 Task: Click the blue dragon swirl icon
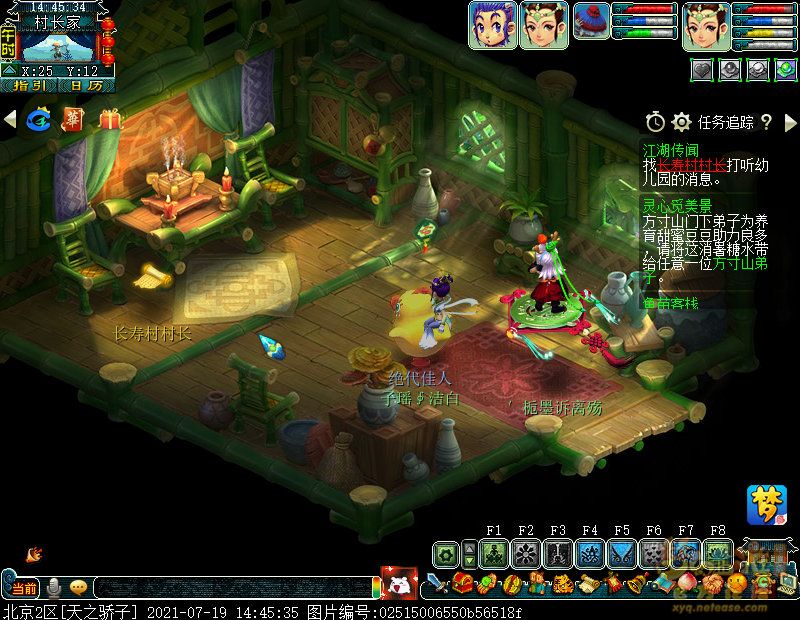40,120
